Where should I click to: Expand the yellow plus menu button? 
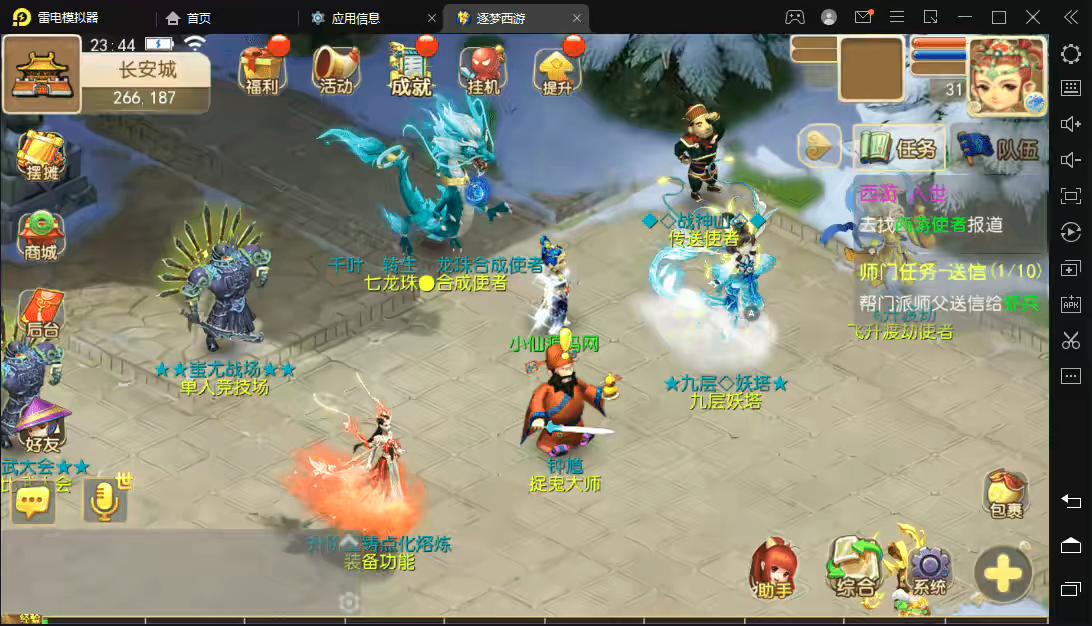[x=1003, y=574]
